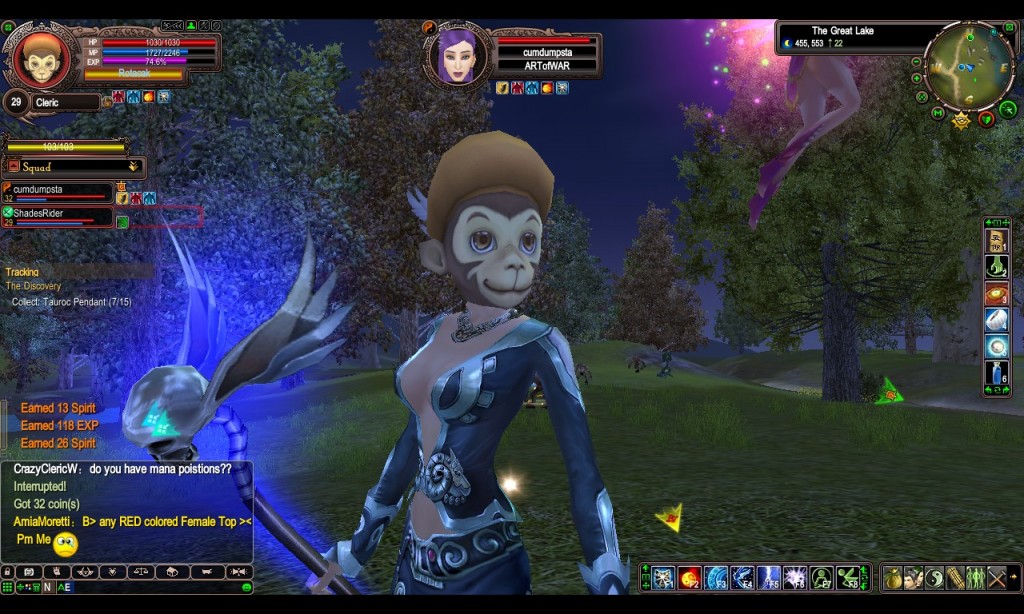Activate the F2 fireball skill
The width and height of the screenshot is (1024, 614).
(x=690, y=577)
